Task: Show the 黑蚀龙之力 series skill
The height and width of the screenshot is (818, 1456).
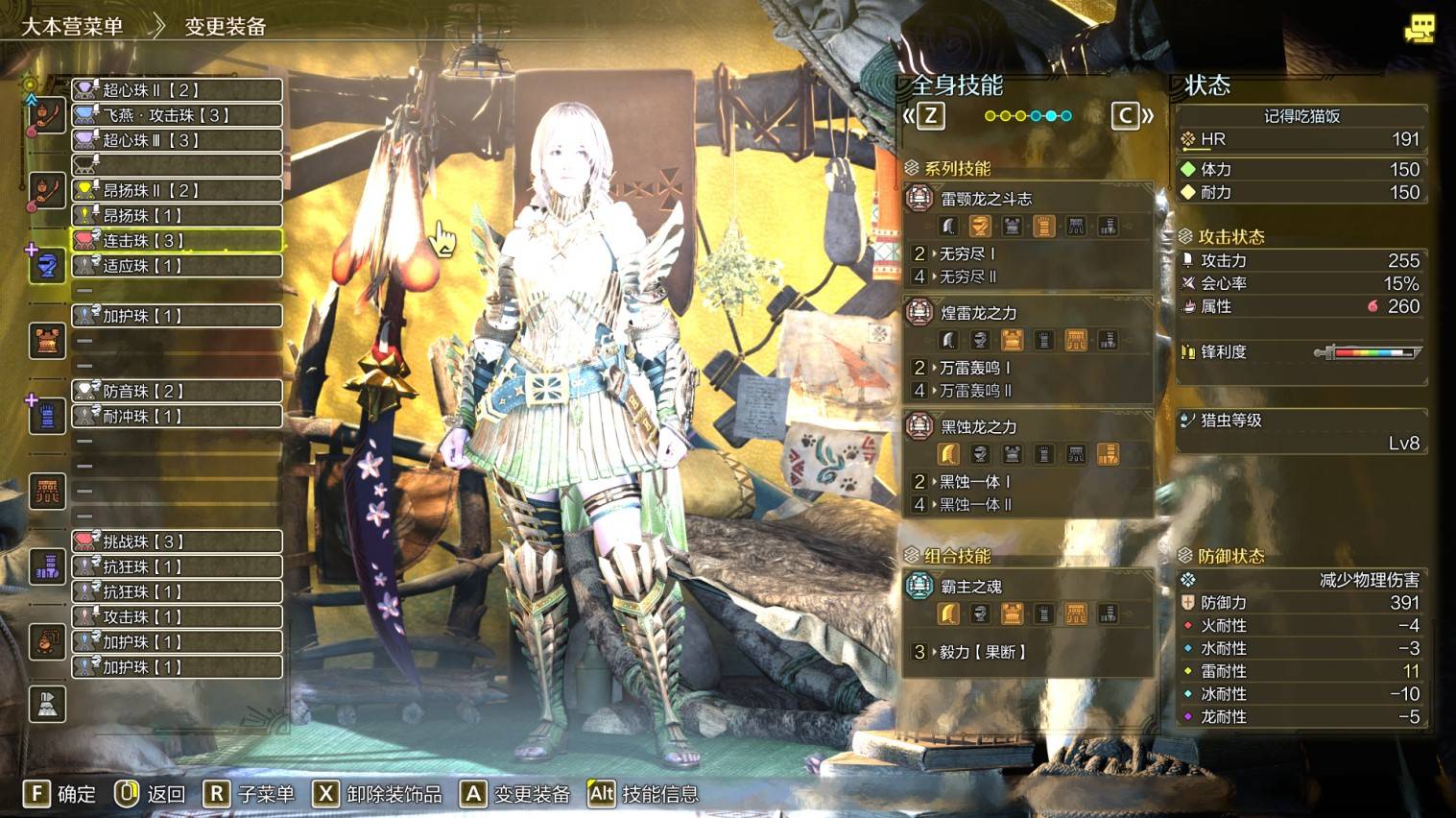Action: 978,426
